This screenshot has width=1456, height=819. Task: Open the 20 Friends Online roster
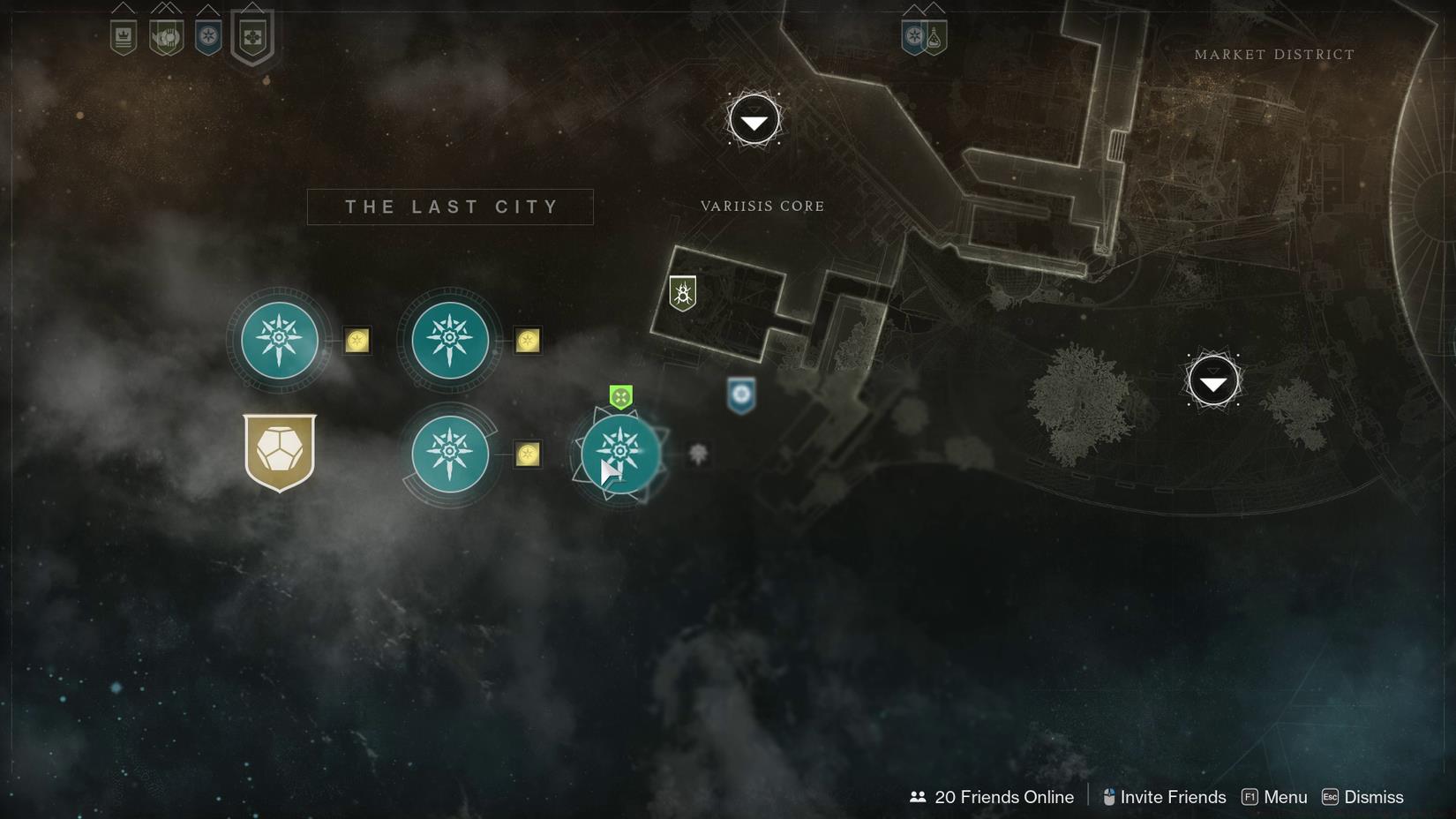[1002, 796]
